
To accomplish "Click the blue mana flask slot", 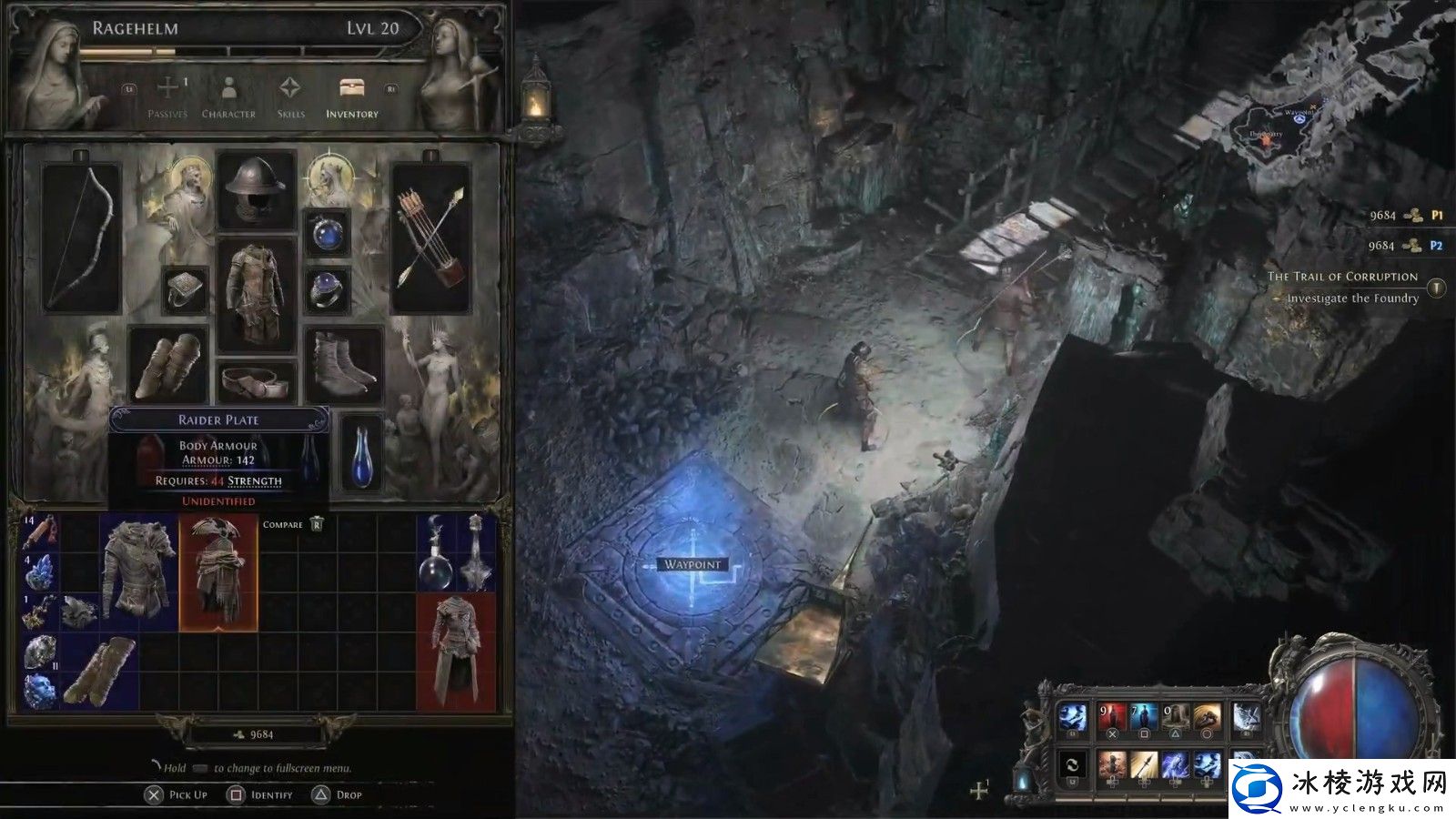I will 360,452.
